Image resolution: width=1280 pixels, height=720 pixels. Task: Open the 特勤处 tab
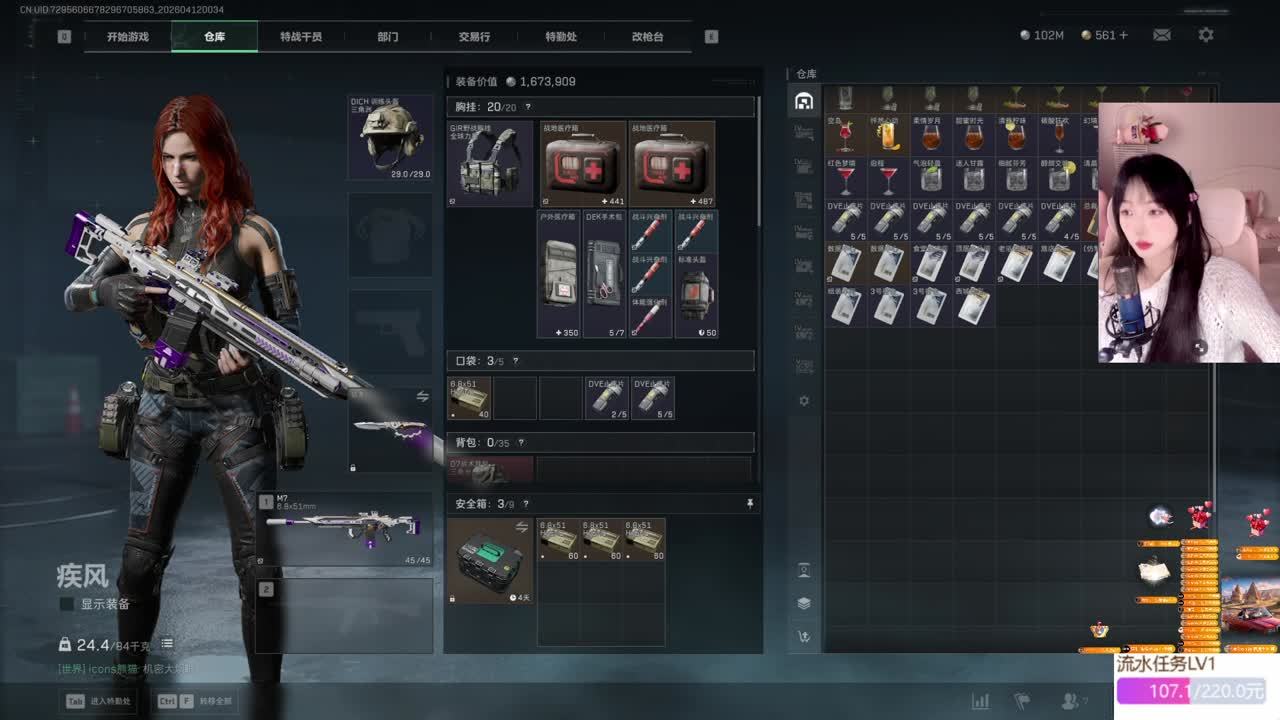(561, 36)
